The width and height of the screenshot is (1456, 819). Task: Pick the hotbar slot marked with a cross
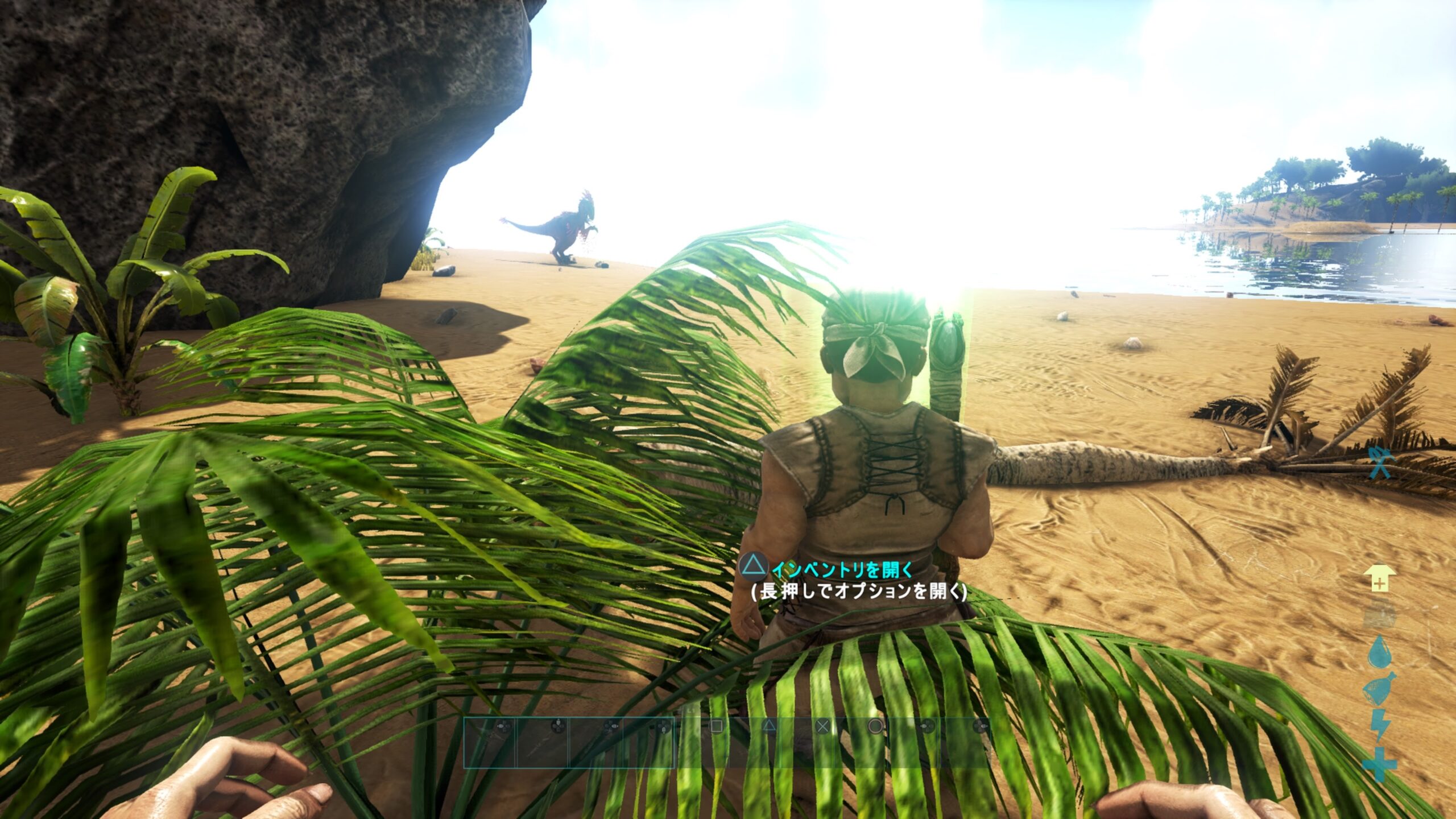(809, 743)
